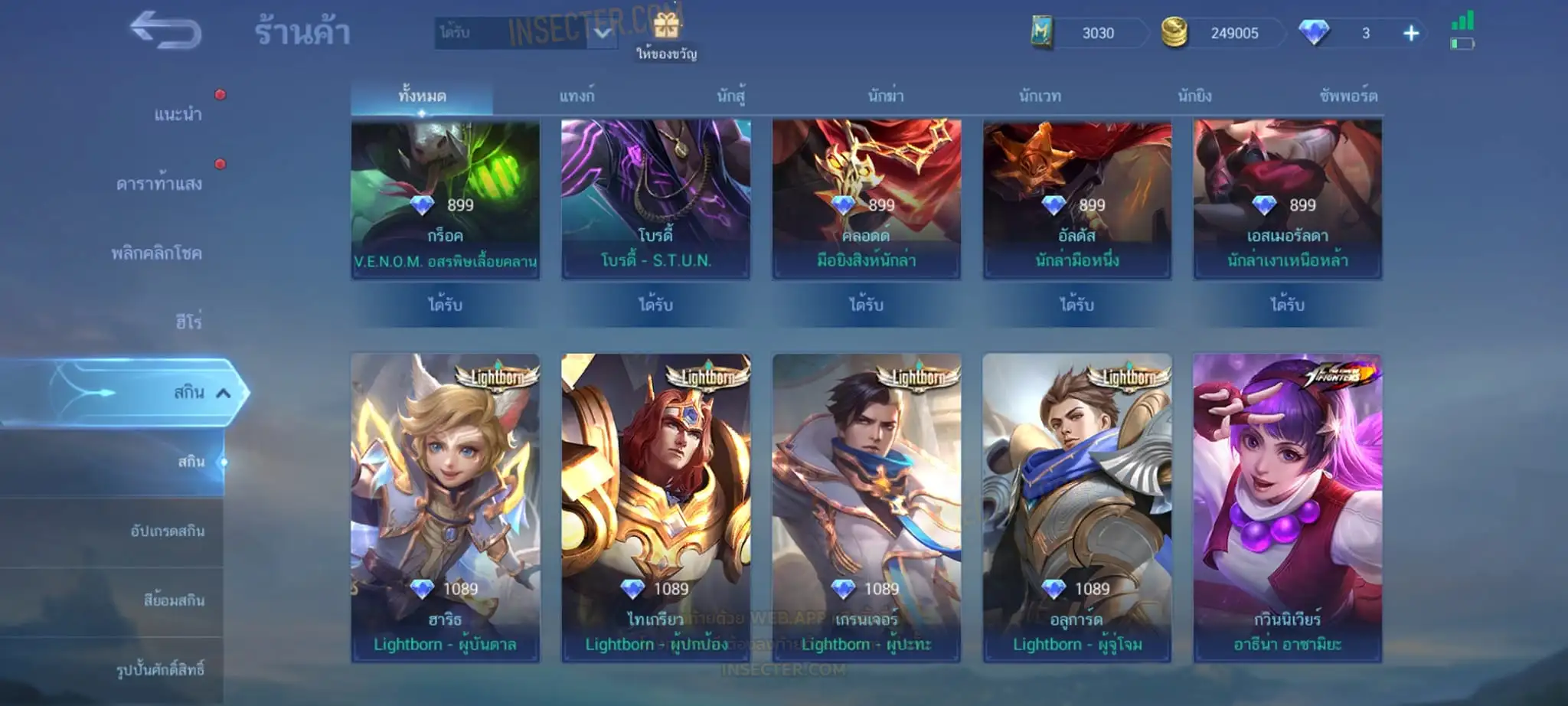Viewport: 1568px width, 706px height.
Task: Open the ดาราท้าแสง menu entry
Action: coord(159,184)
